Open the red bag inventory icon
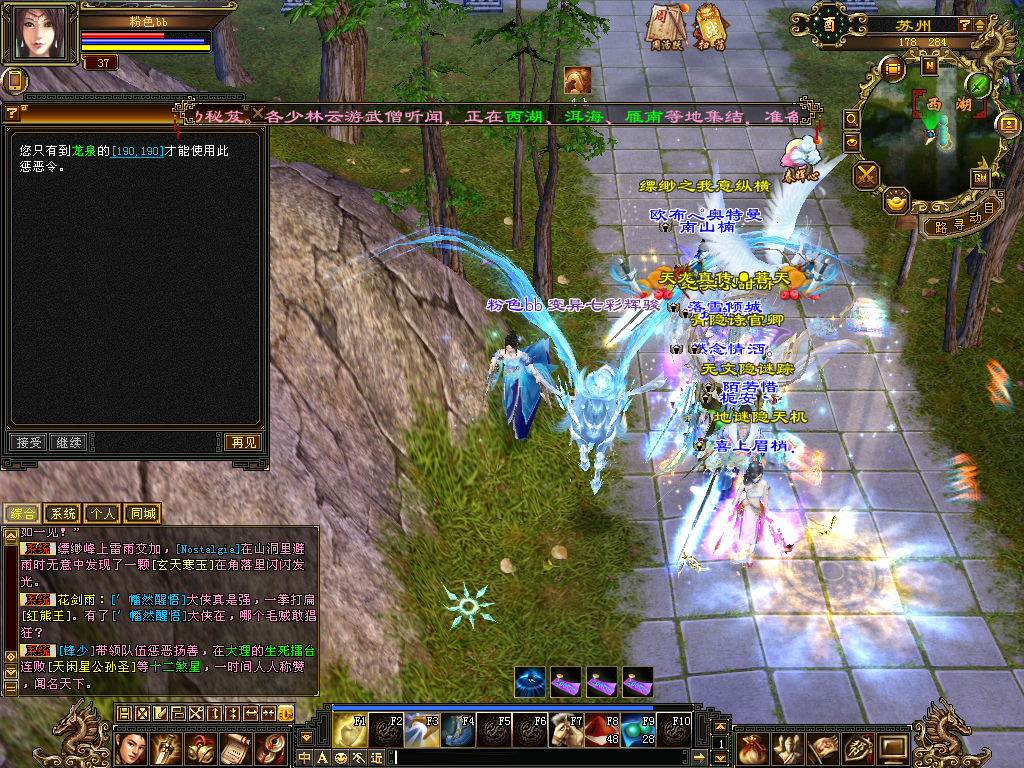The height and width of the screenshot is (768, 1024). tap(751, 747)
